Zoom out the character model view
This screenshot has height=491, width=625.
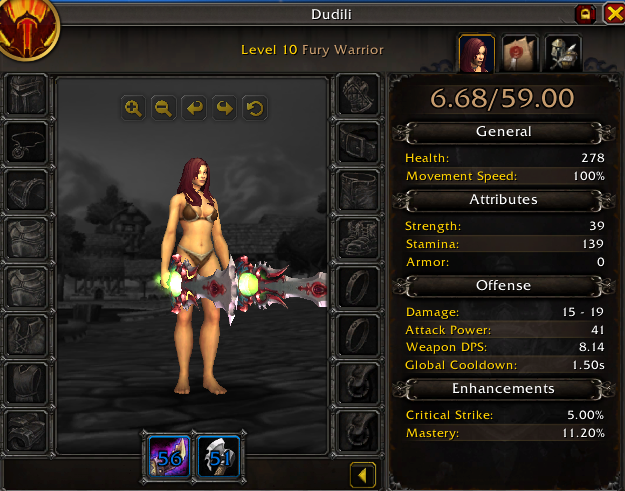163,108
